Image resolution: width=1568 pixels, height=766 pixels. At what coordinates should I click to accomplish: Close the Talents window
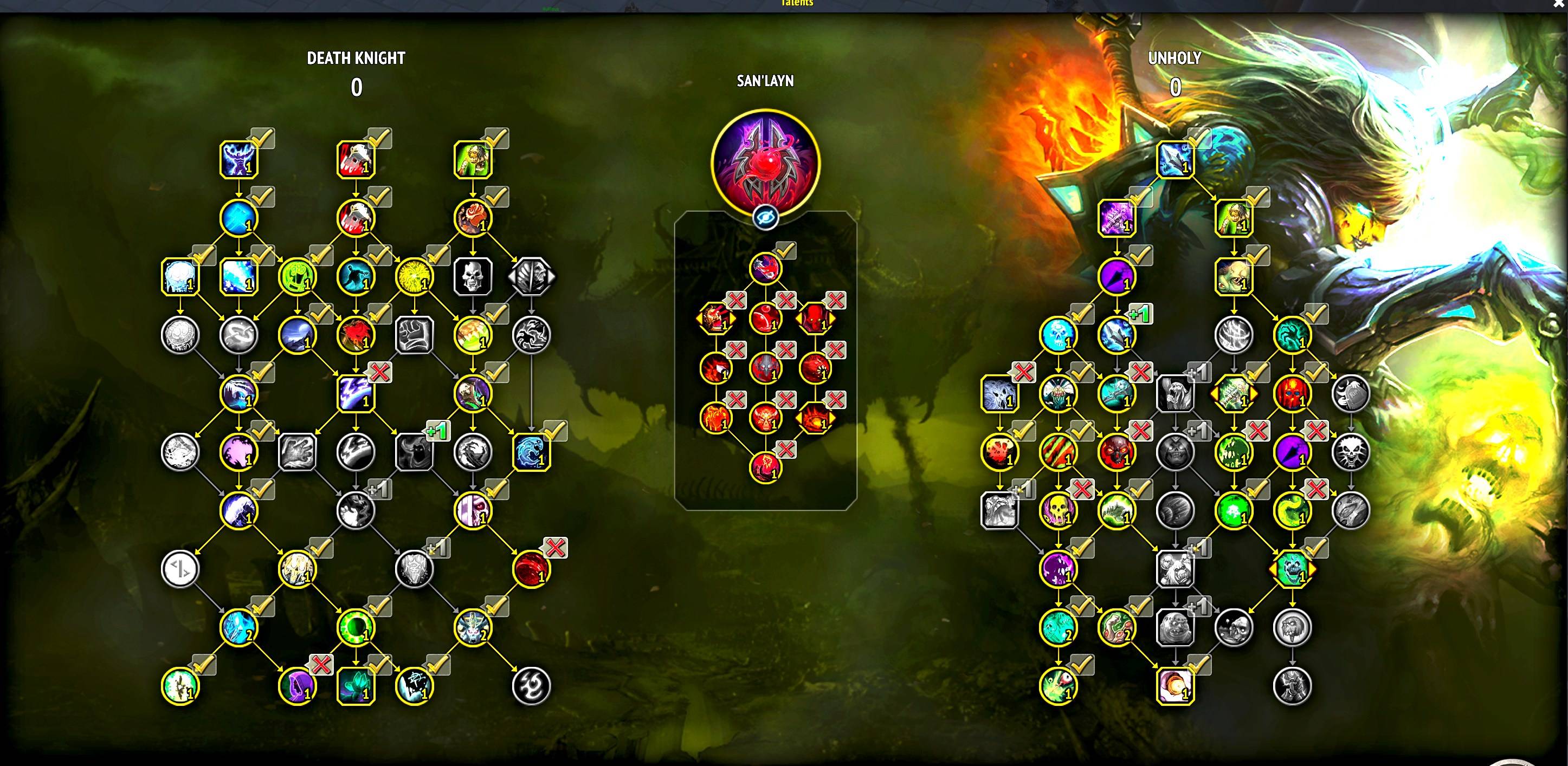coord(1558,4)
